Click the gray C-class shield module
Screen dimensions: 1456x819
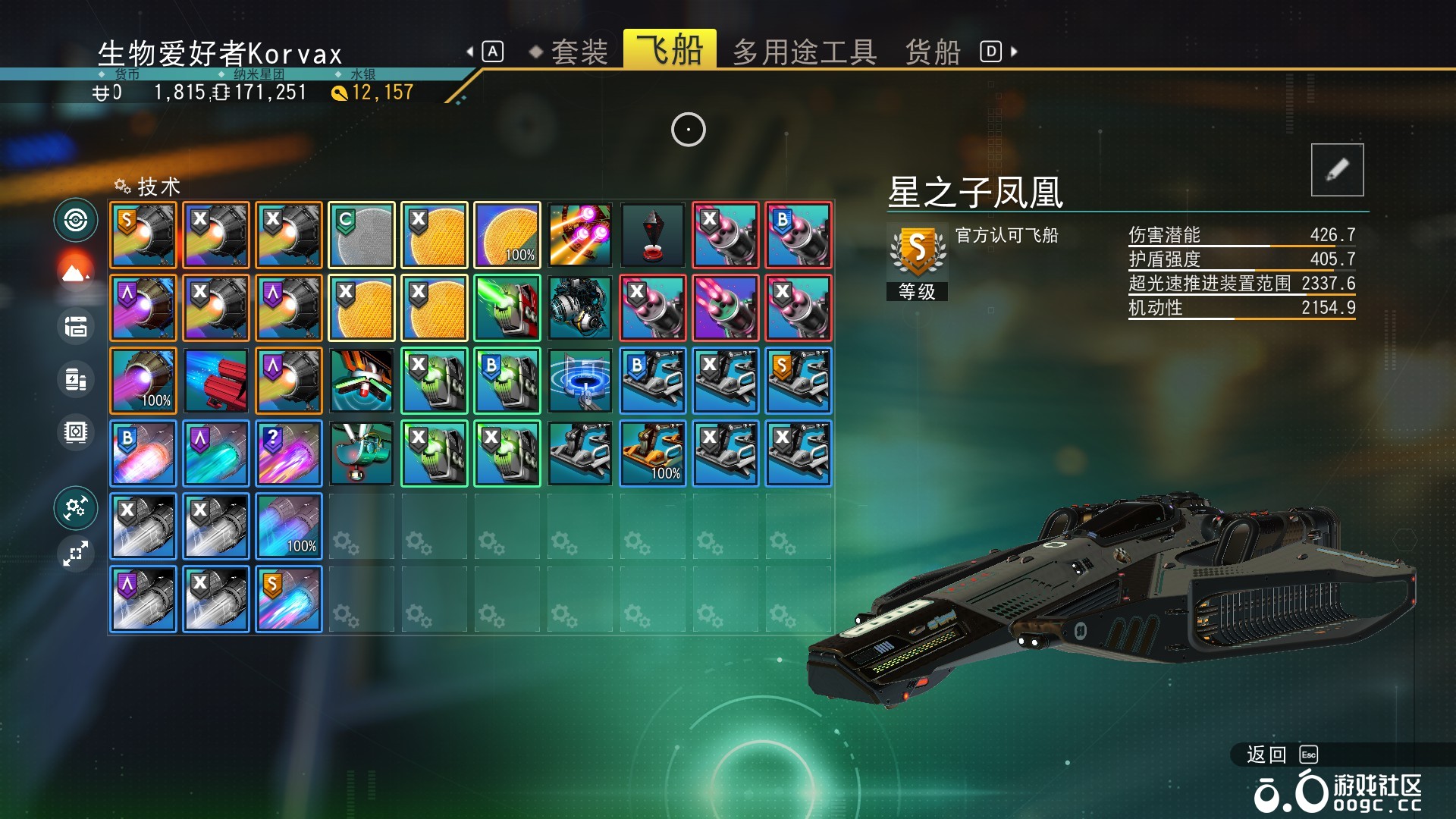[x=362, y=235]
